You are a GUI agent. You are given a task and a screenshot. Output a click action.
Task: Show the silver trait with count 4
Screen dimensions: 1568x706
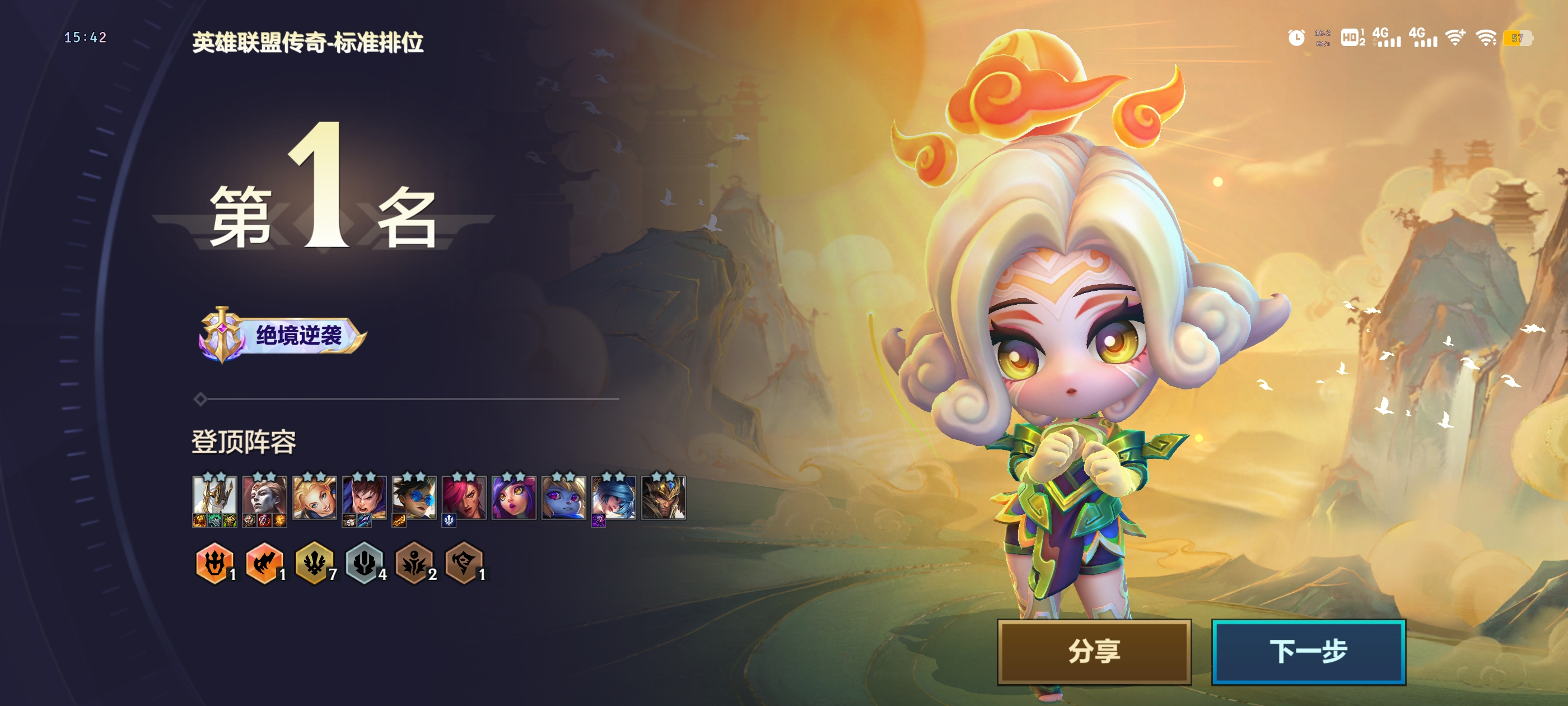click(x=364, y=563)
